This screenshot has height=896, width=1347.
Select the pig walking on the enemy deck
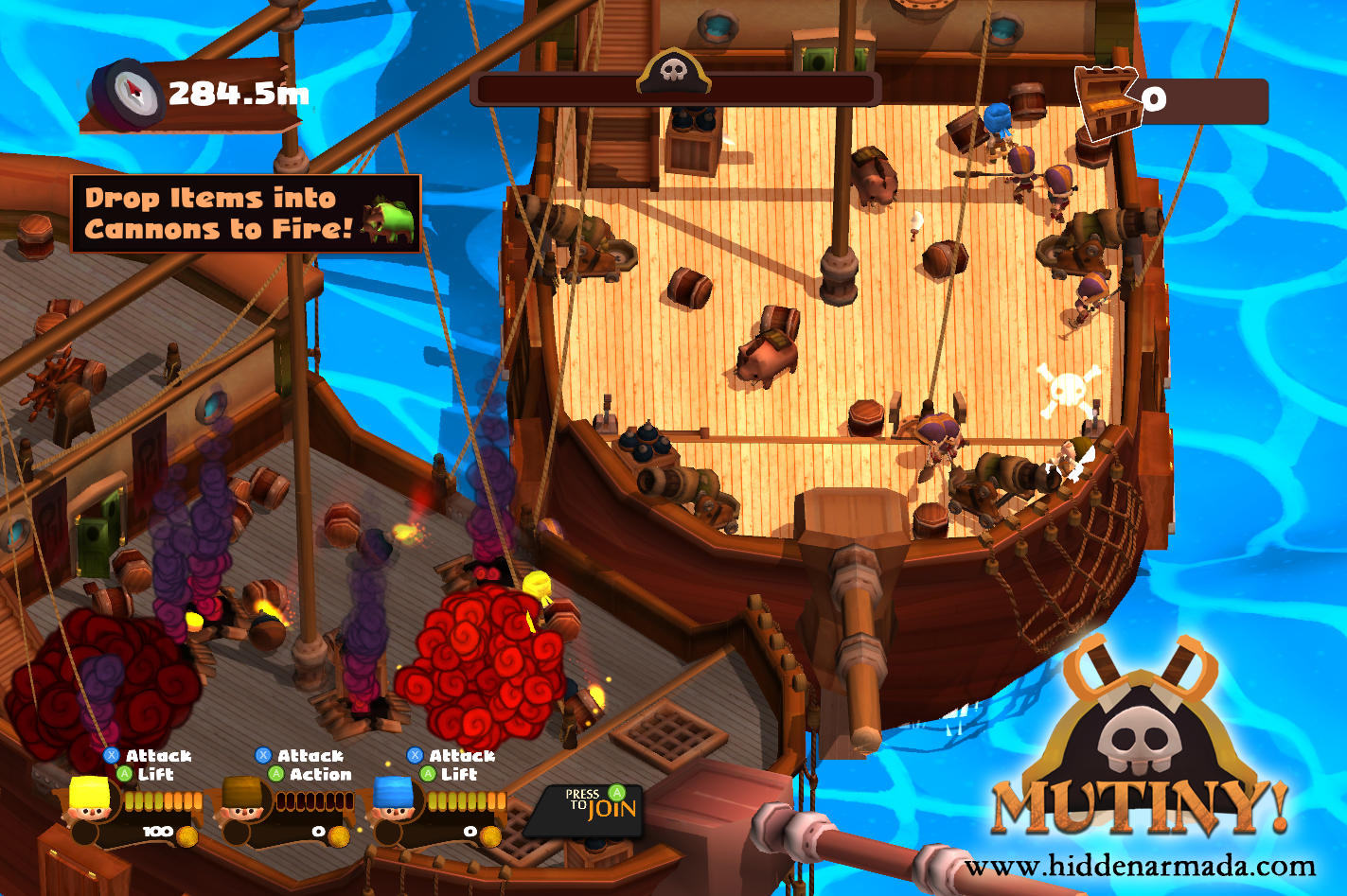[767, 355]
